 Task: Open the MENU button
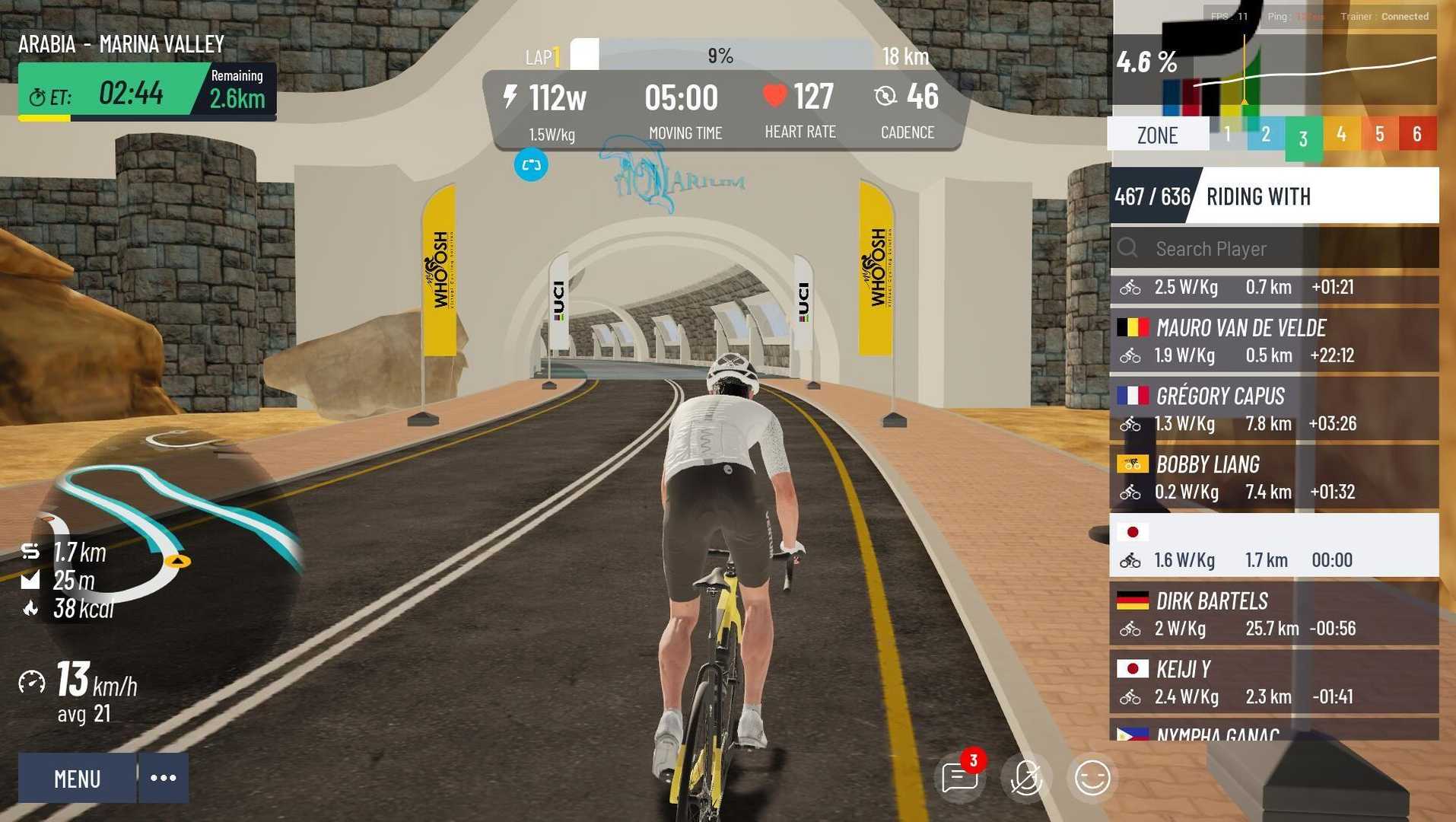point(77,778)
